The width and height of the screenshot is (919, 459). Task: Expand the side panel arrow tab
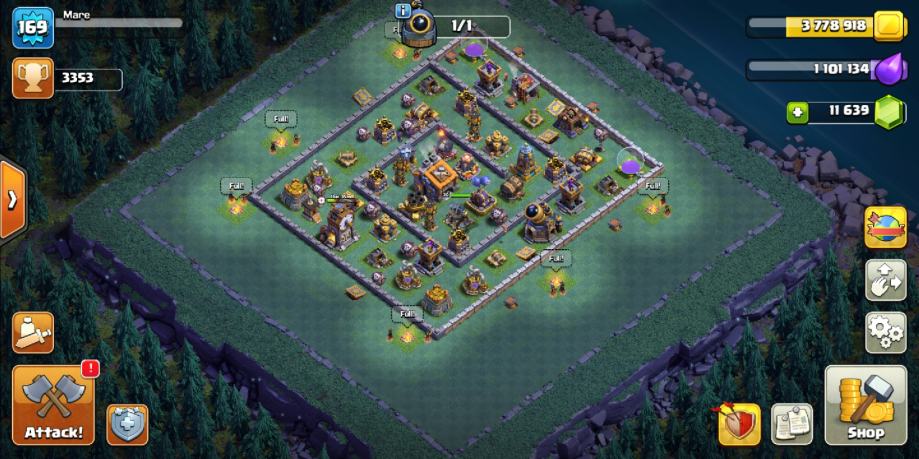12,199
